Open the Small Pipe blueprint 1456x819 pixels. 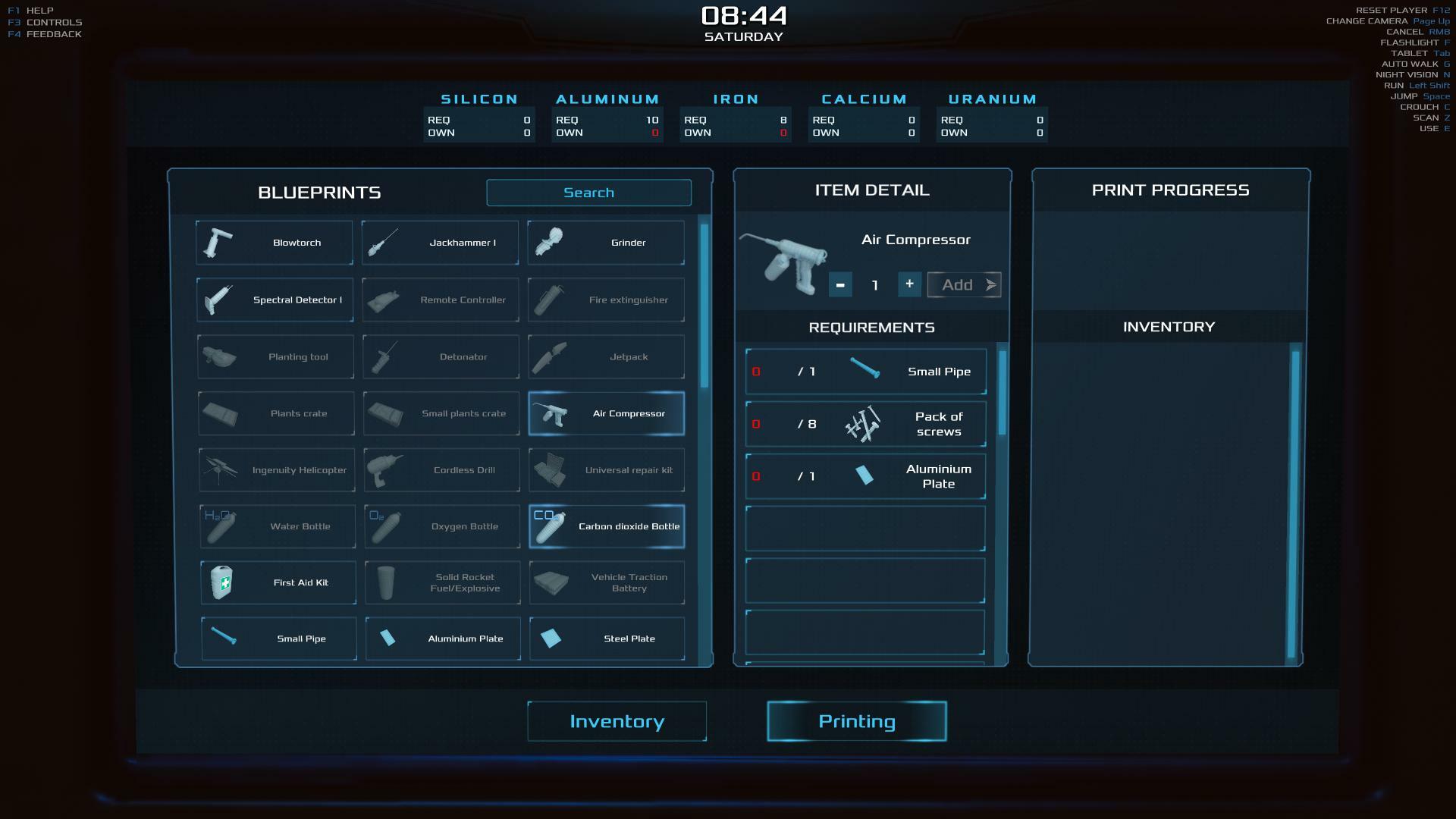click(x=278, y=639)
